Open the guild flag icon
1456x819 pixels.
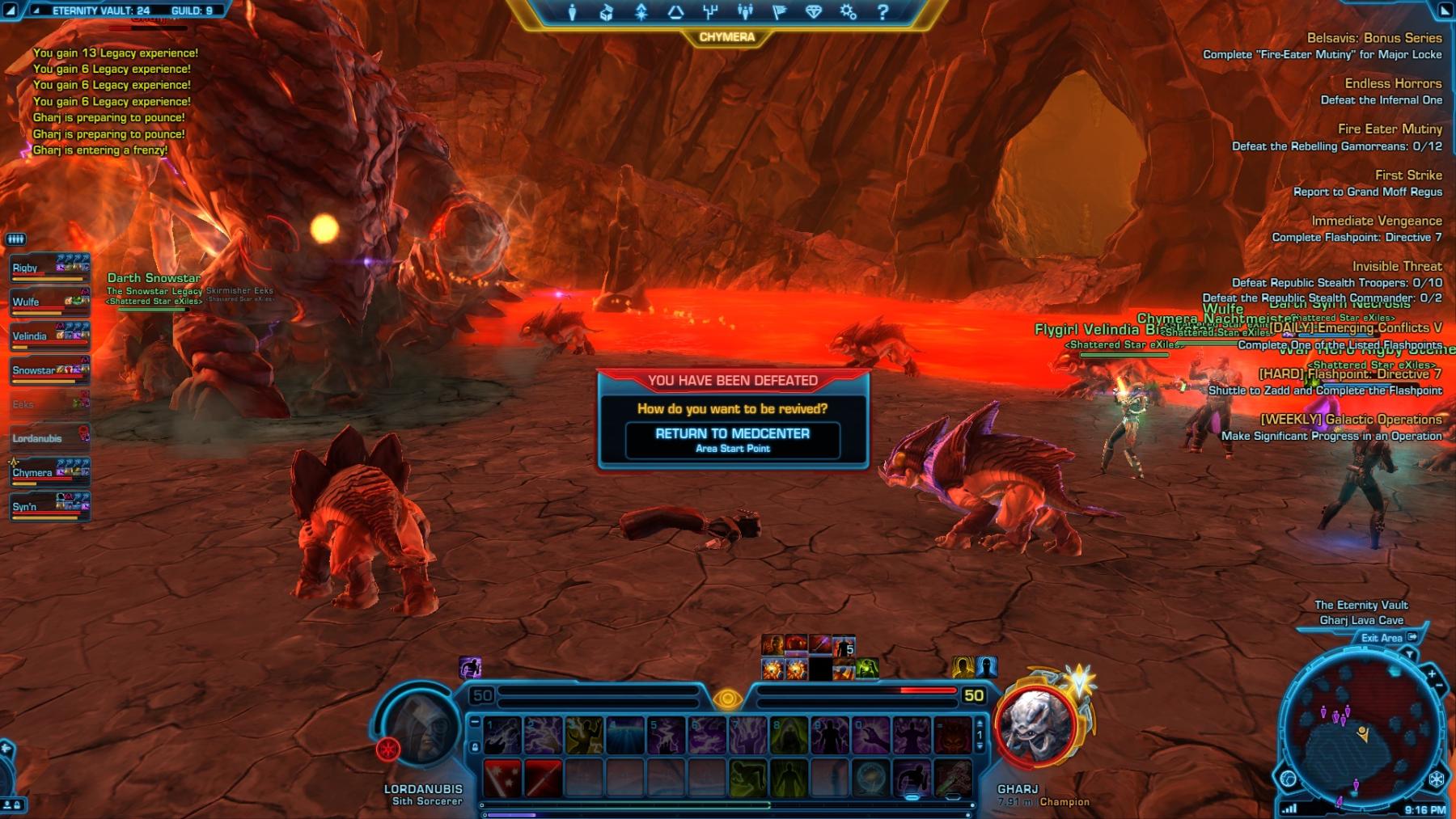(780, 12)
